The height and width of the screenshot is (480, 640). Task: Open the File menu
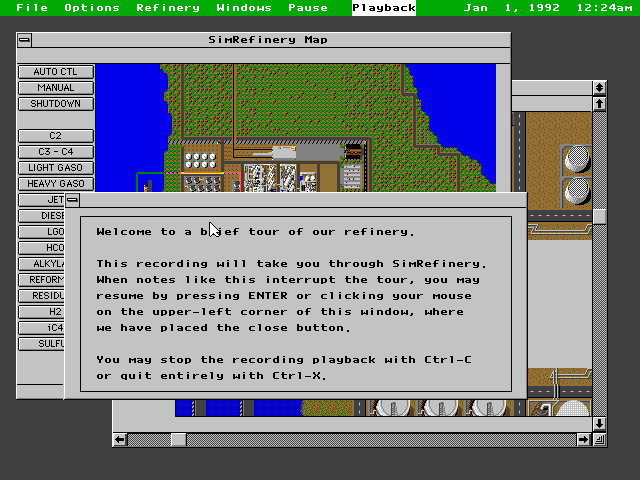32,8
